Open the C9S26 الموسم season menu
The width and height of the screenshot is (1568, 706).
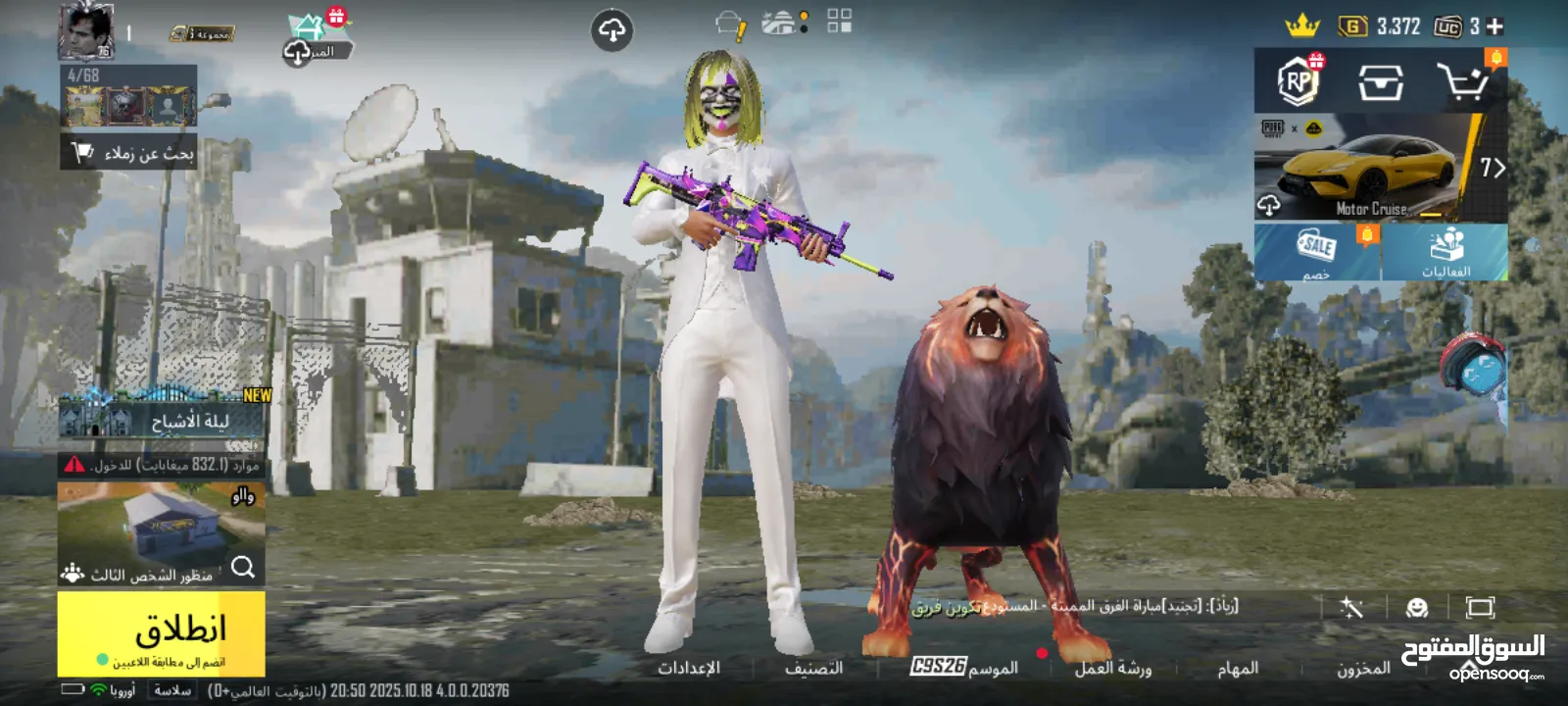coord(965,667)
